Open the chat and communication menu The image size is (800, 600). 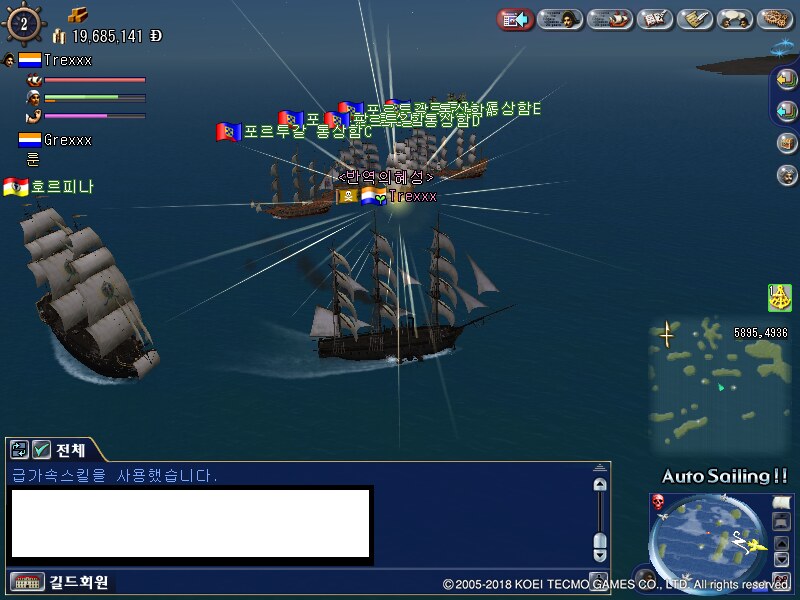coord(735,19)
